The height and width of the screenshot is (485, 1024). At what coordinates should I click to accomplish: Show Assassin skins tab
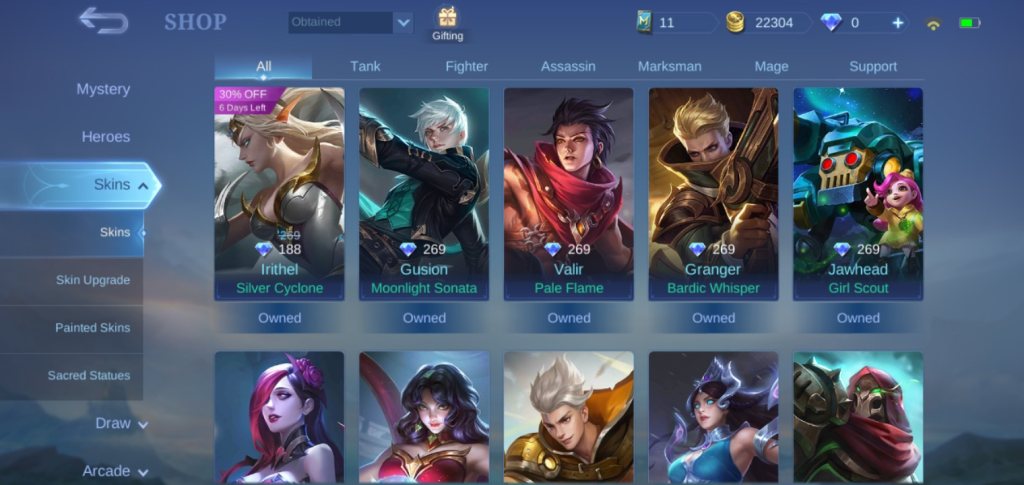[x=568, y=66]
